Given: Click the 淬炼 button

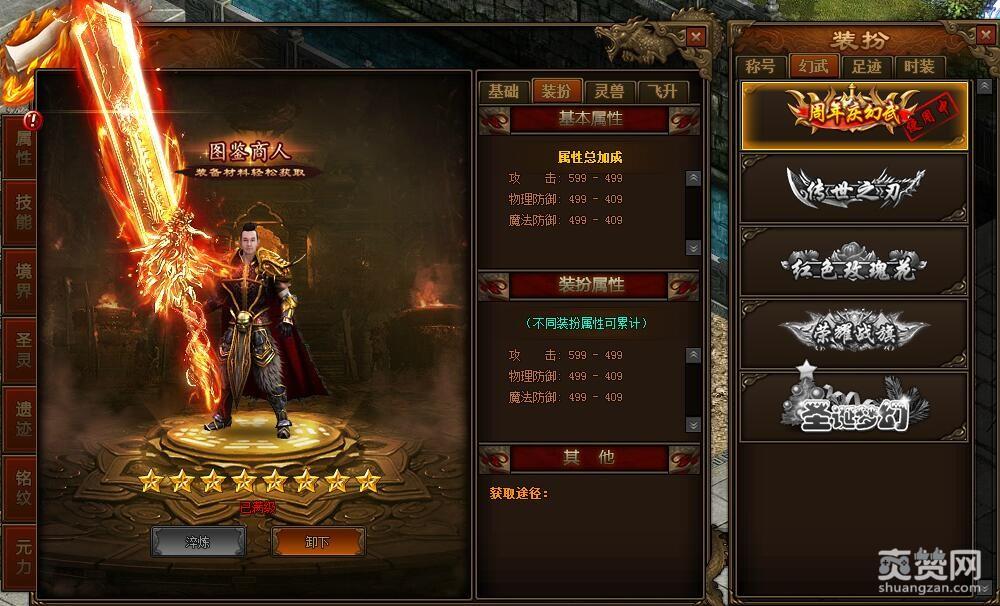Looking at the screenshot, I should point(198,541).
